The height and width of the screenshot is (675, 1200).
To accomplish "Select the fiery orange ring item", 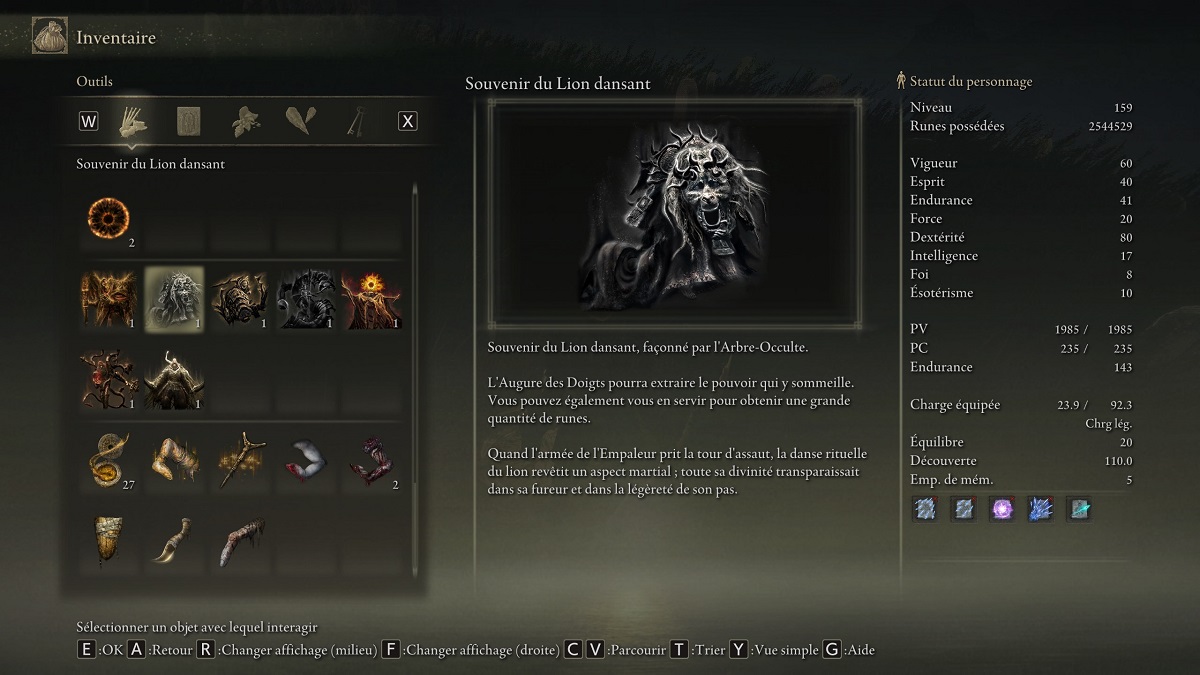I will (x=109, y=219).
